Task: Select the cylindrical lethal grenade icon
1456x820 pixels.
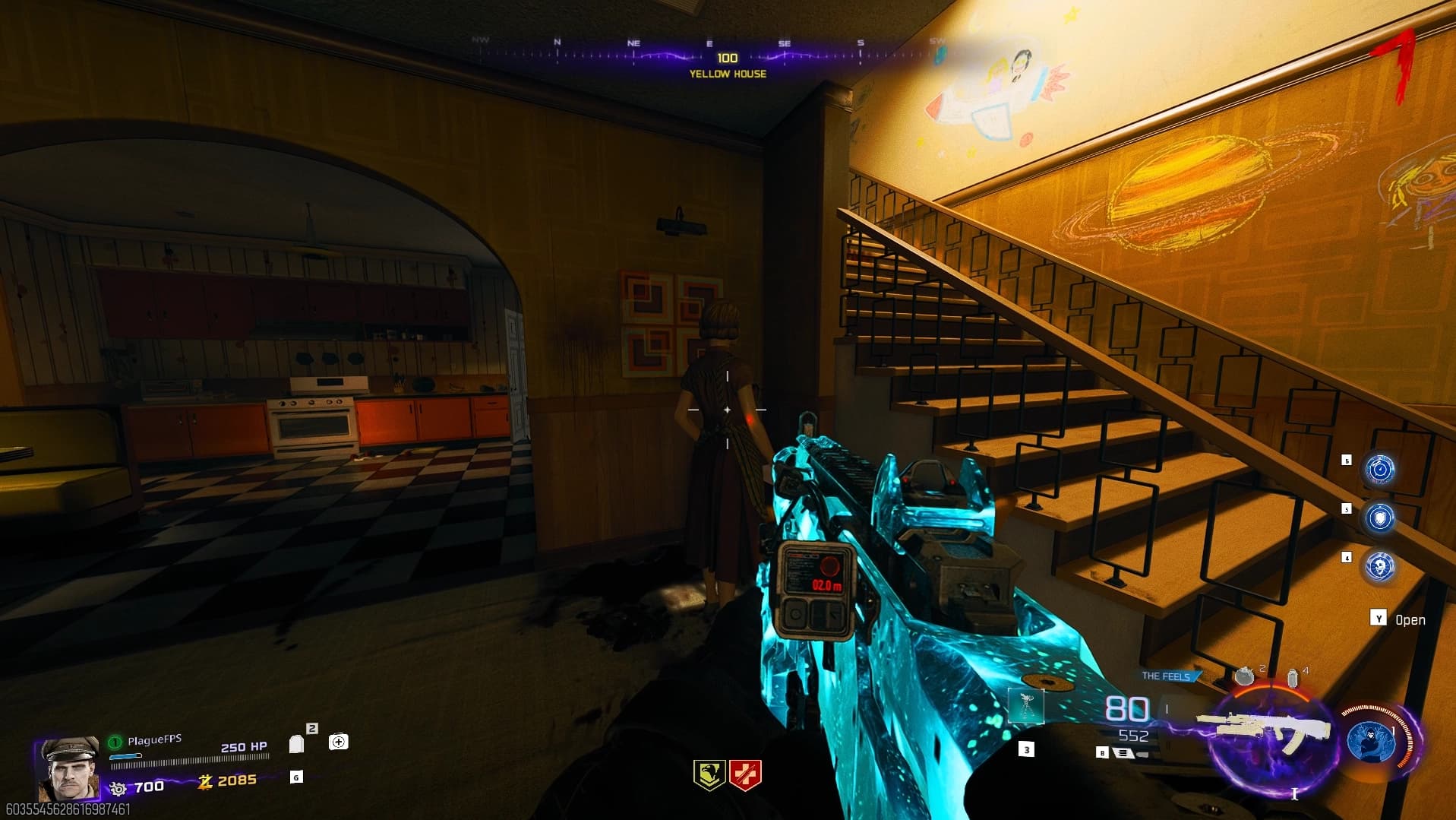Action: [1292, 678]
